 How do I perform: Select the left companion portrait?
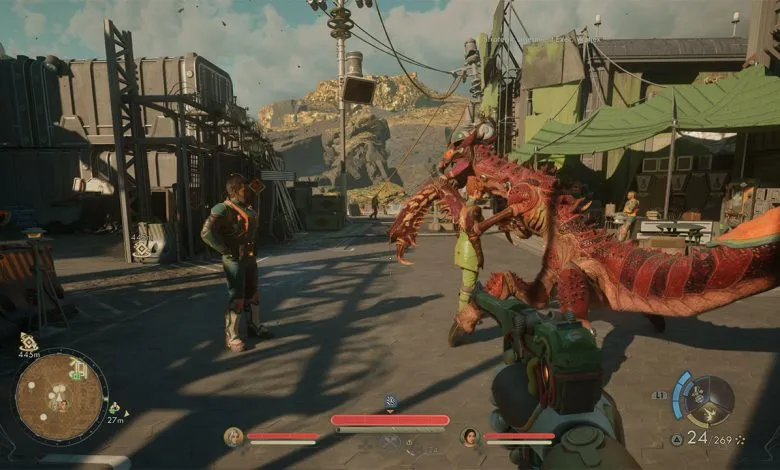pos(234,436)
